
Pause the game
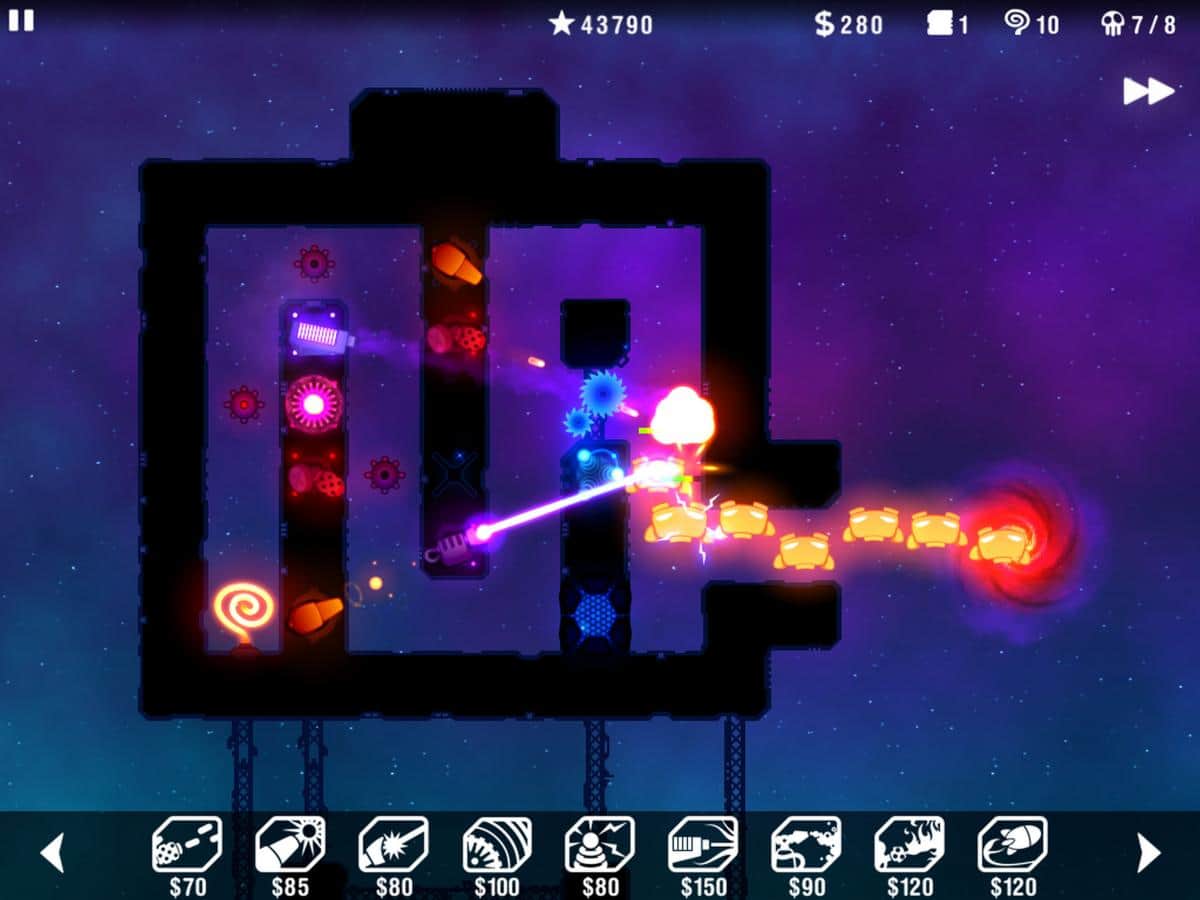click(x=21, y=20)
